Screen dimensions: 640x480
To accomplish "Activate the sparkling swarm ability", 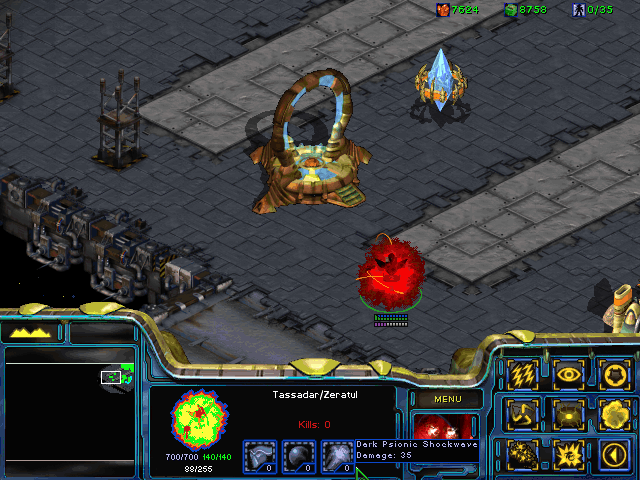I will (523, 455).
